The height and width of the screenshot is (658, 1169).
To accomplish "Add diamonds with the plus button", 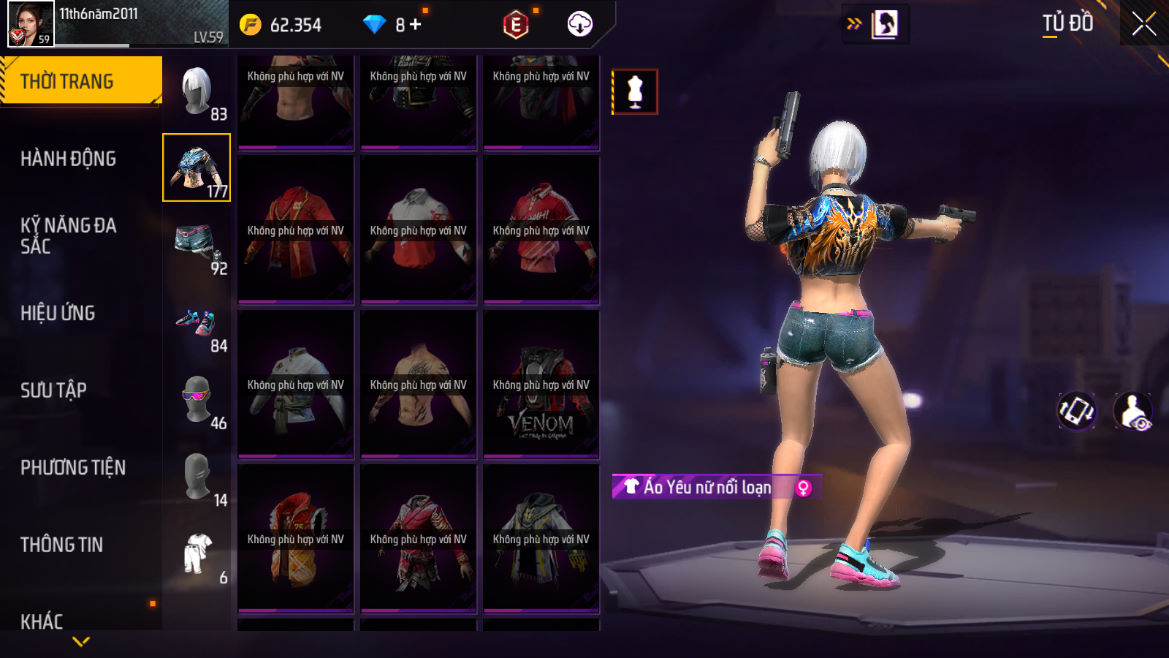I will pos(415,25).
